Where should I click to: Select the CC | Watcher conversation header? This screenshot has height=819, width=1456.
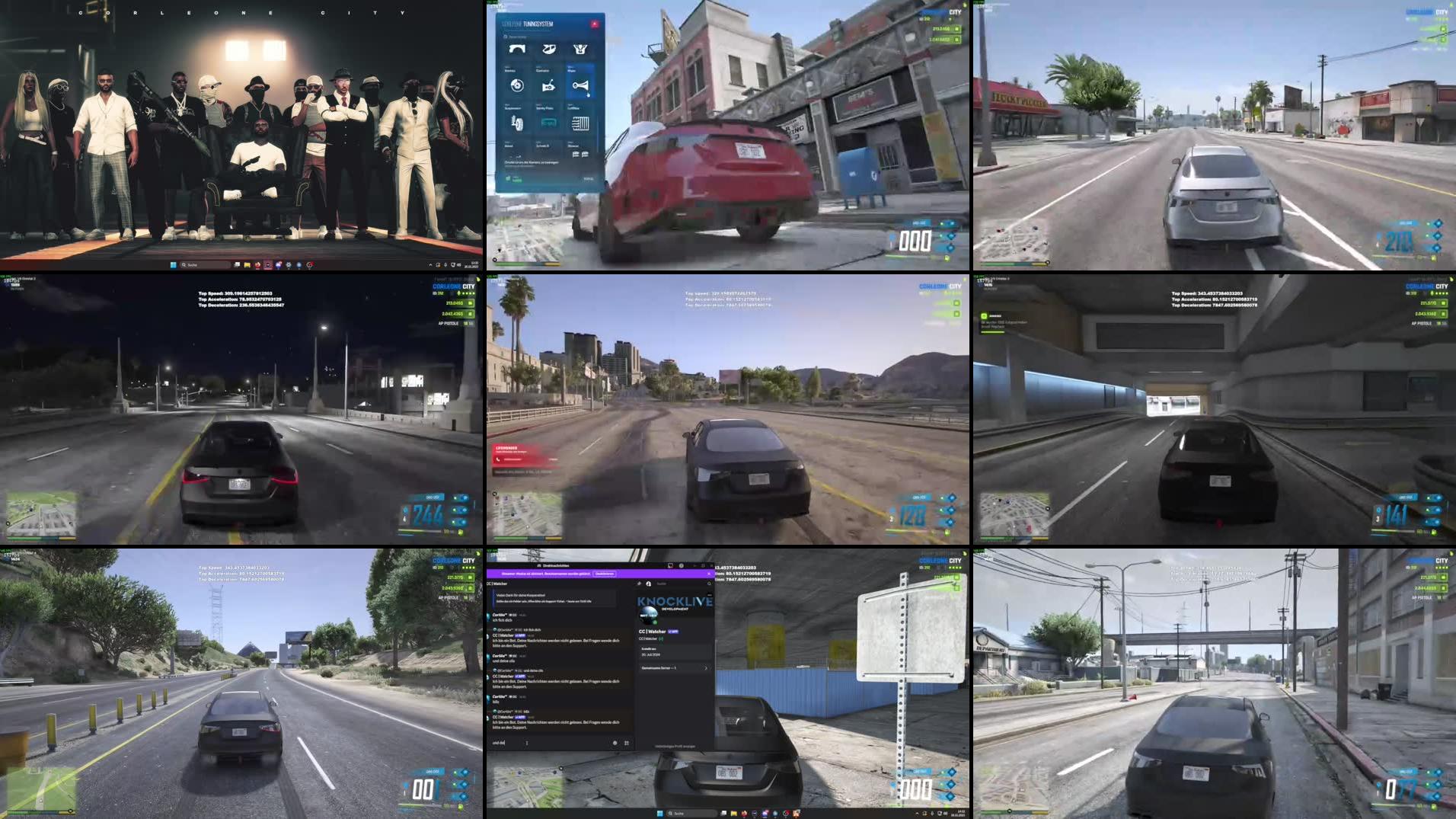click(497, 584)
